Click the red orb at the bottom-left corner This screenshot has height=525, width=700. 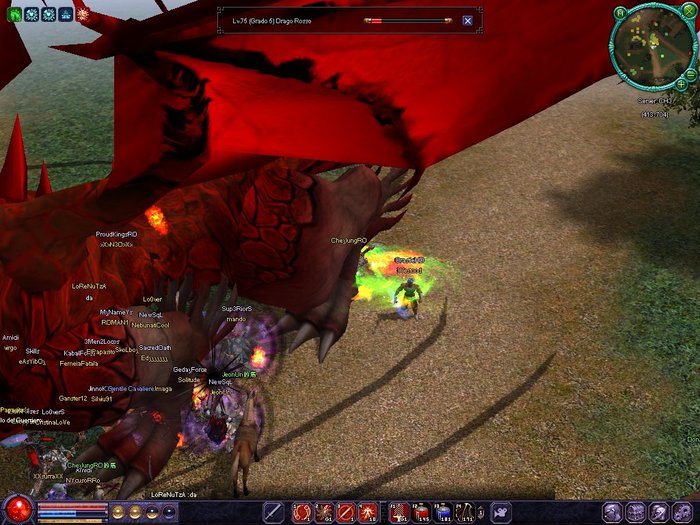(x=17, y=509)
